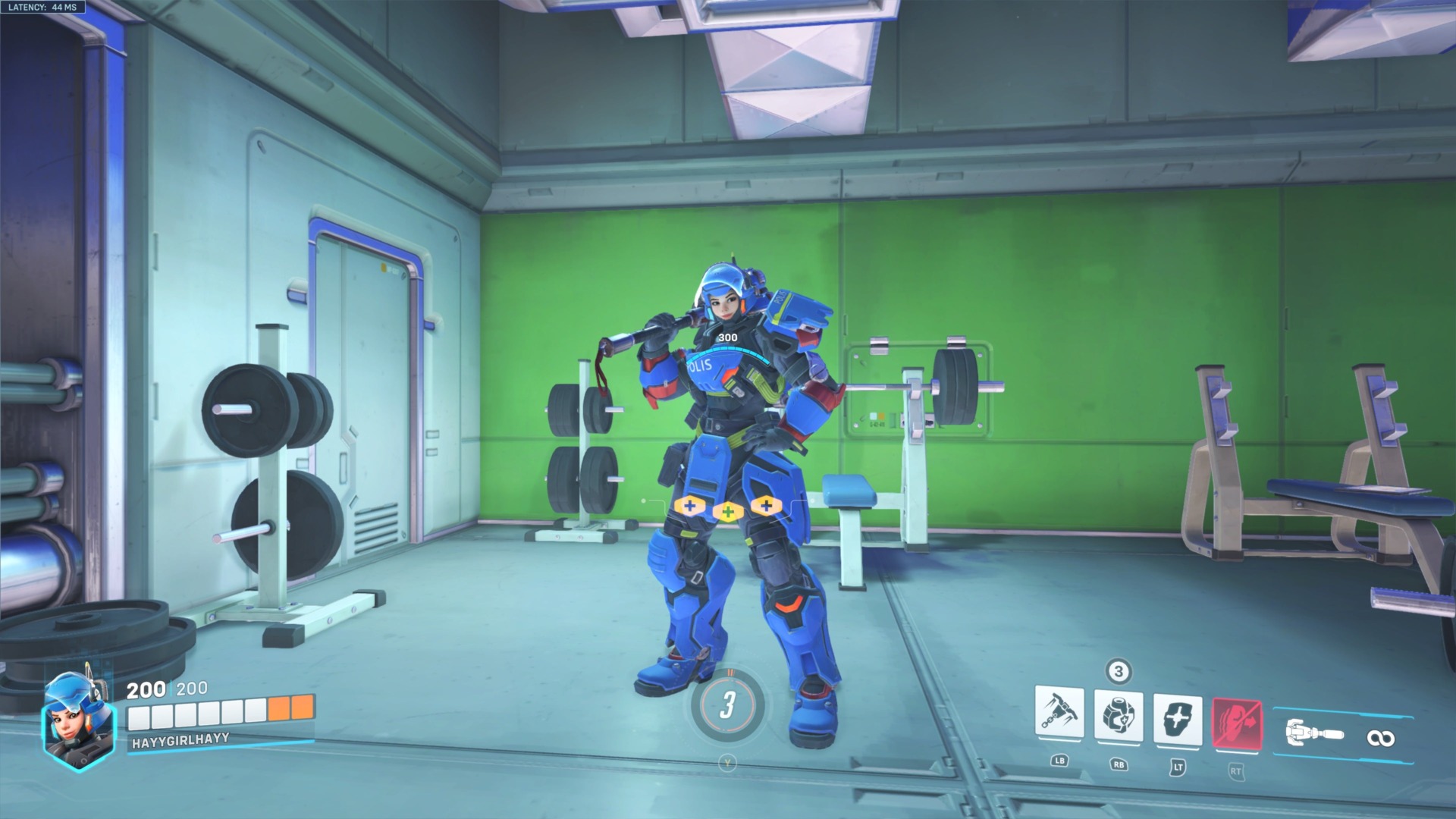Click the Repair Pack charge counter badge
The width and height of the screenshot is (1456, 819).
tap(1117, 670)
